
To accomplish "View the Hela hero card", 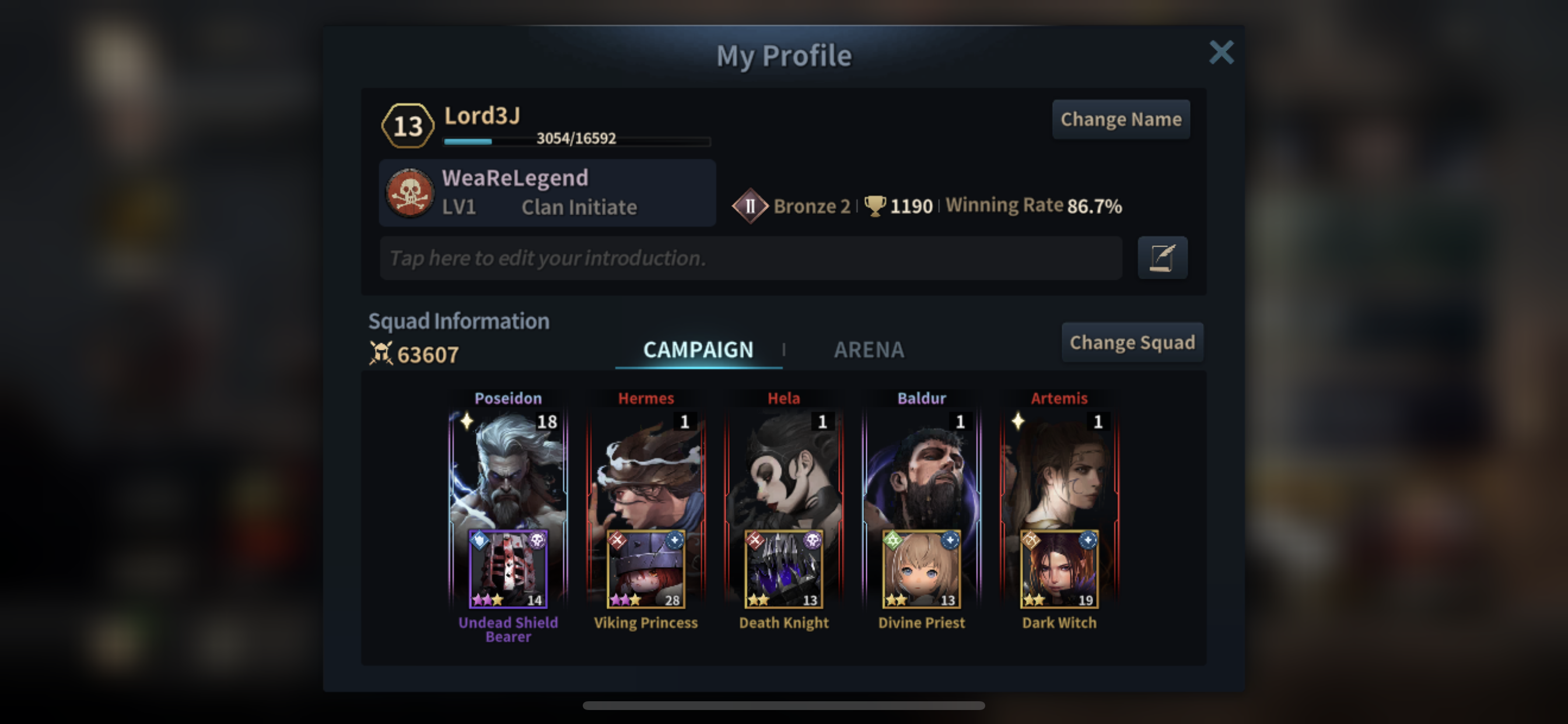I will [783, 469].
